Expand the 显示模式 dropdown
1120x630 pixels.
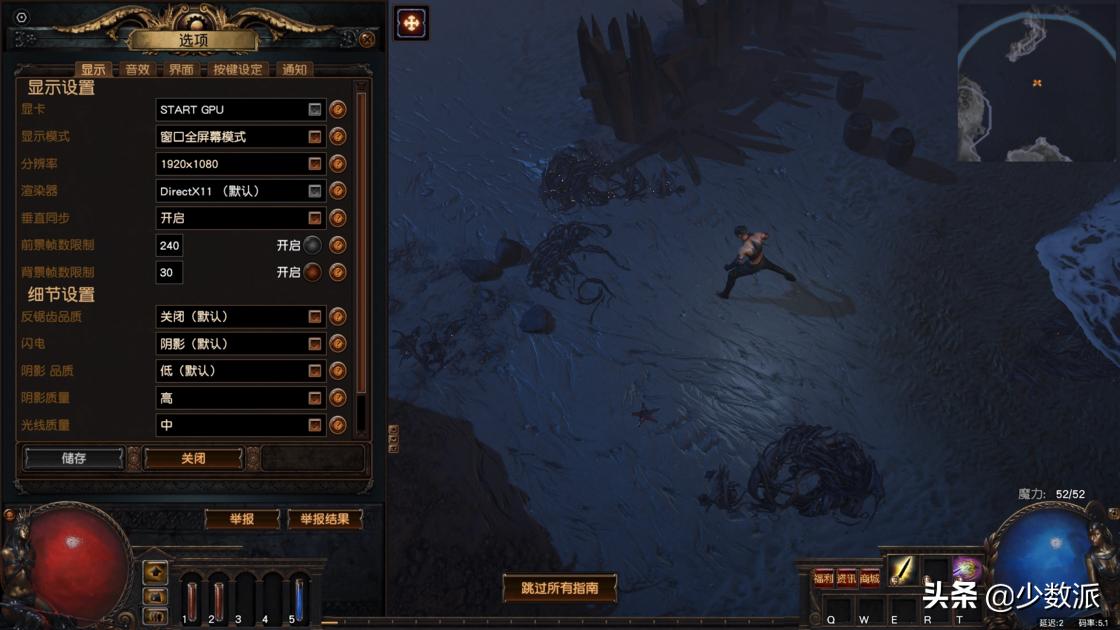241,136
